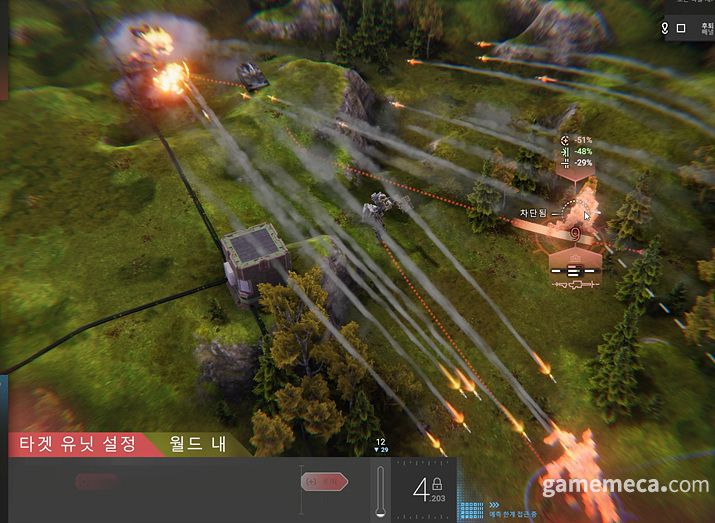Toggle the checkbox next to the 후퇴 objective
The height and width of the screenshot is (523, 715).
(x=681, y=28)
